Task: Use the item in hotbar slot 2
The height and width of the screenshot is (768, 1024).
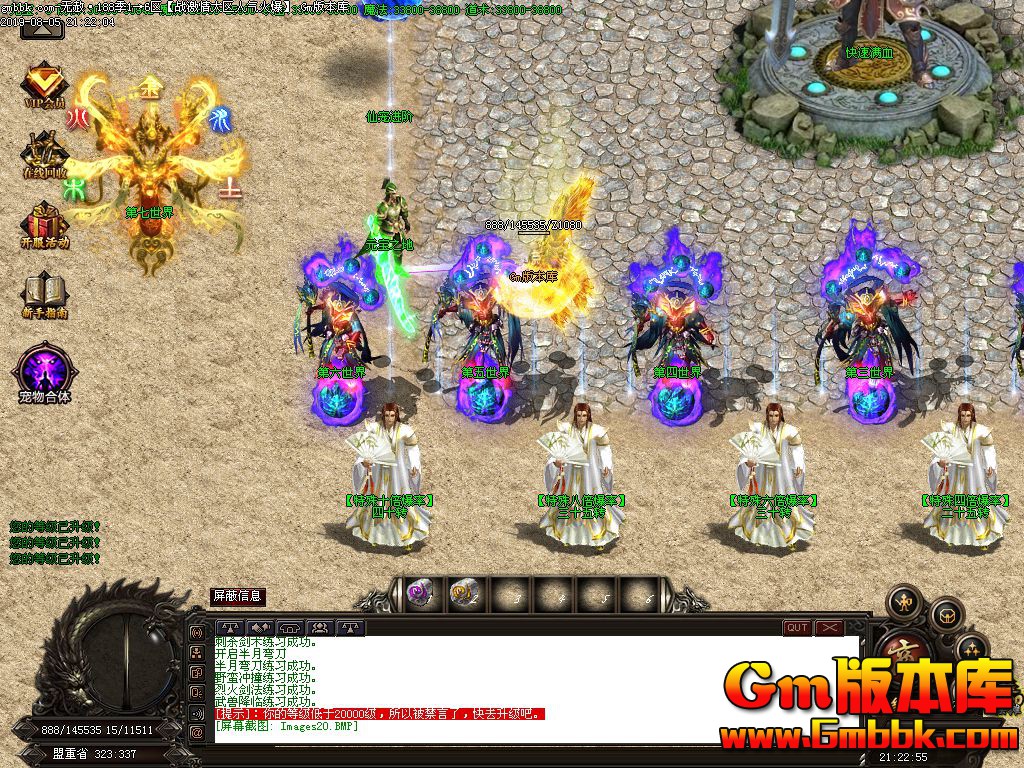Action: point(462,595)
